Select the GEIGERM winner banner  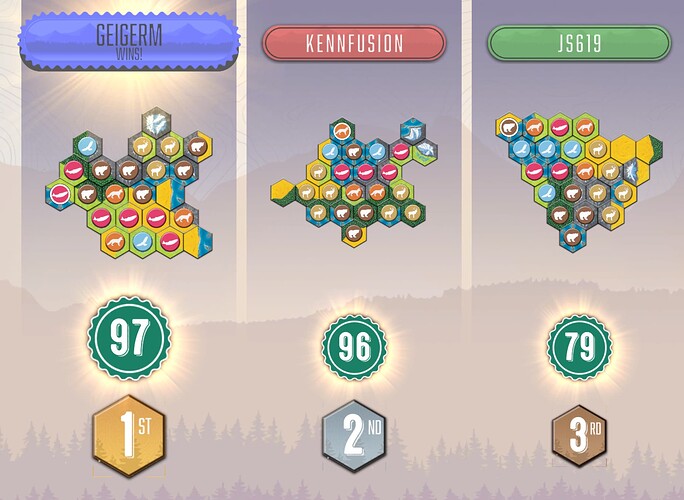(129, 41)
